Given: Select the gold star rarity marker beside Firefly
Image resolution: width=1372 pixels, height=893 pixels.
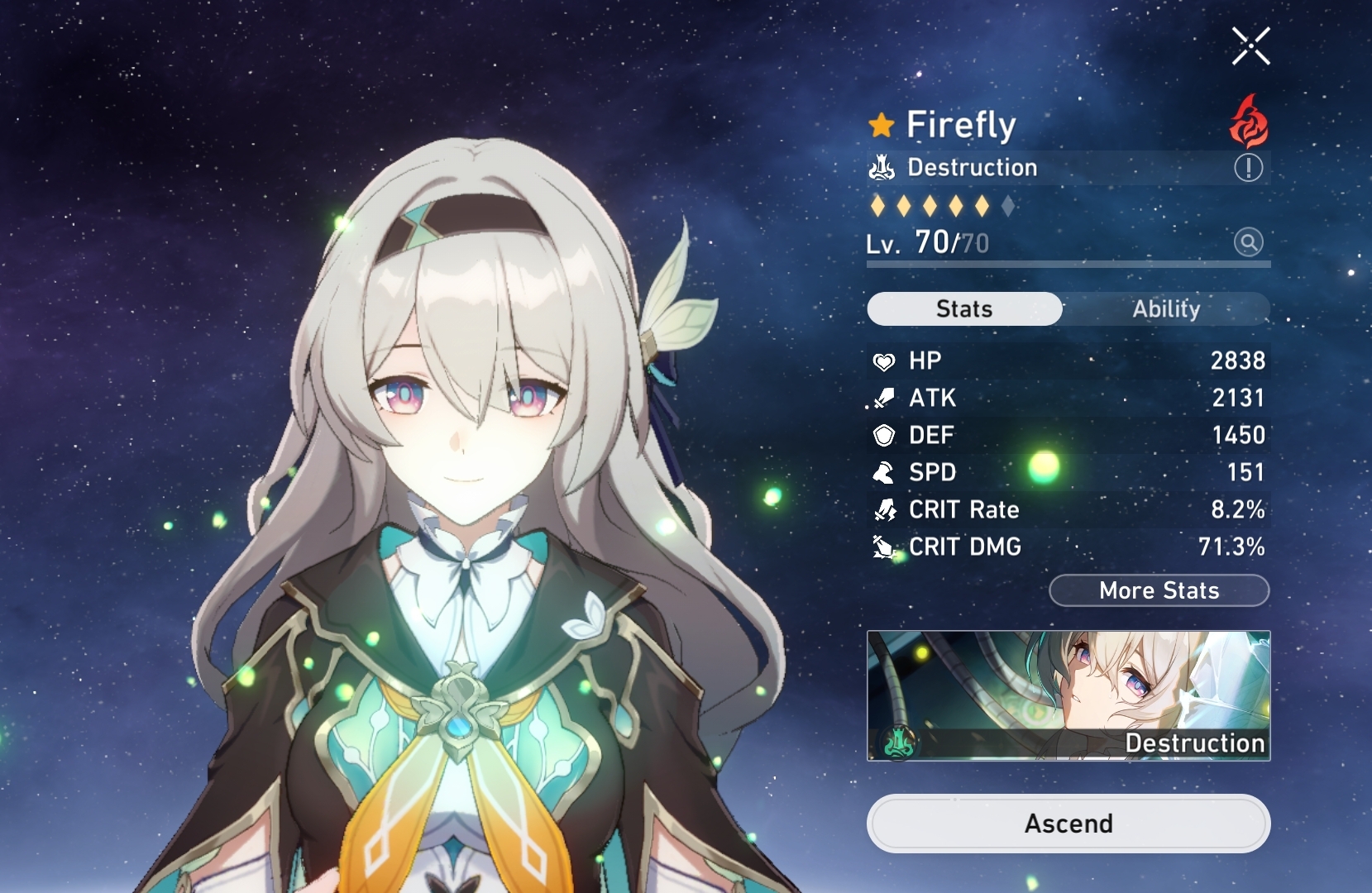Looking at the screenshot, I should [882, 124].
